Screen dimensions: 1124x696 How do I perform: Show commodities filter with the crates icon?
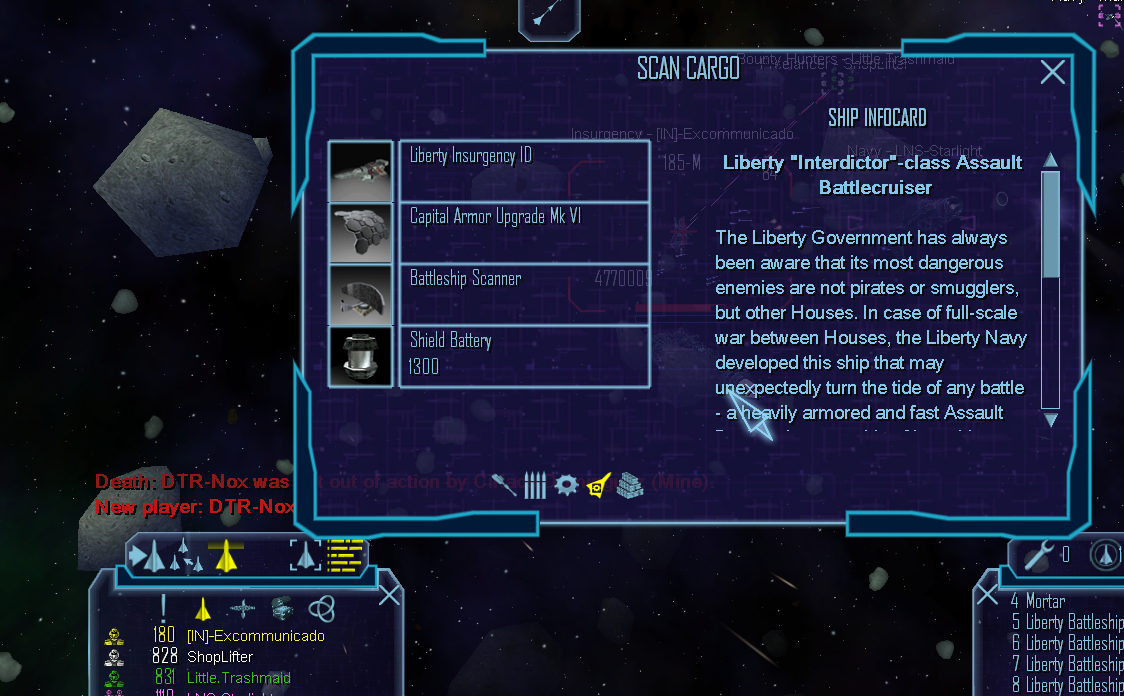tap(629, 486)
